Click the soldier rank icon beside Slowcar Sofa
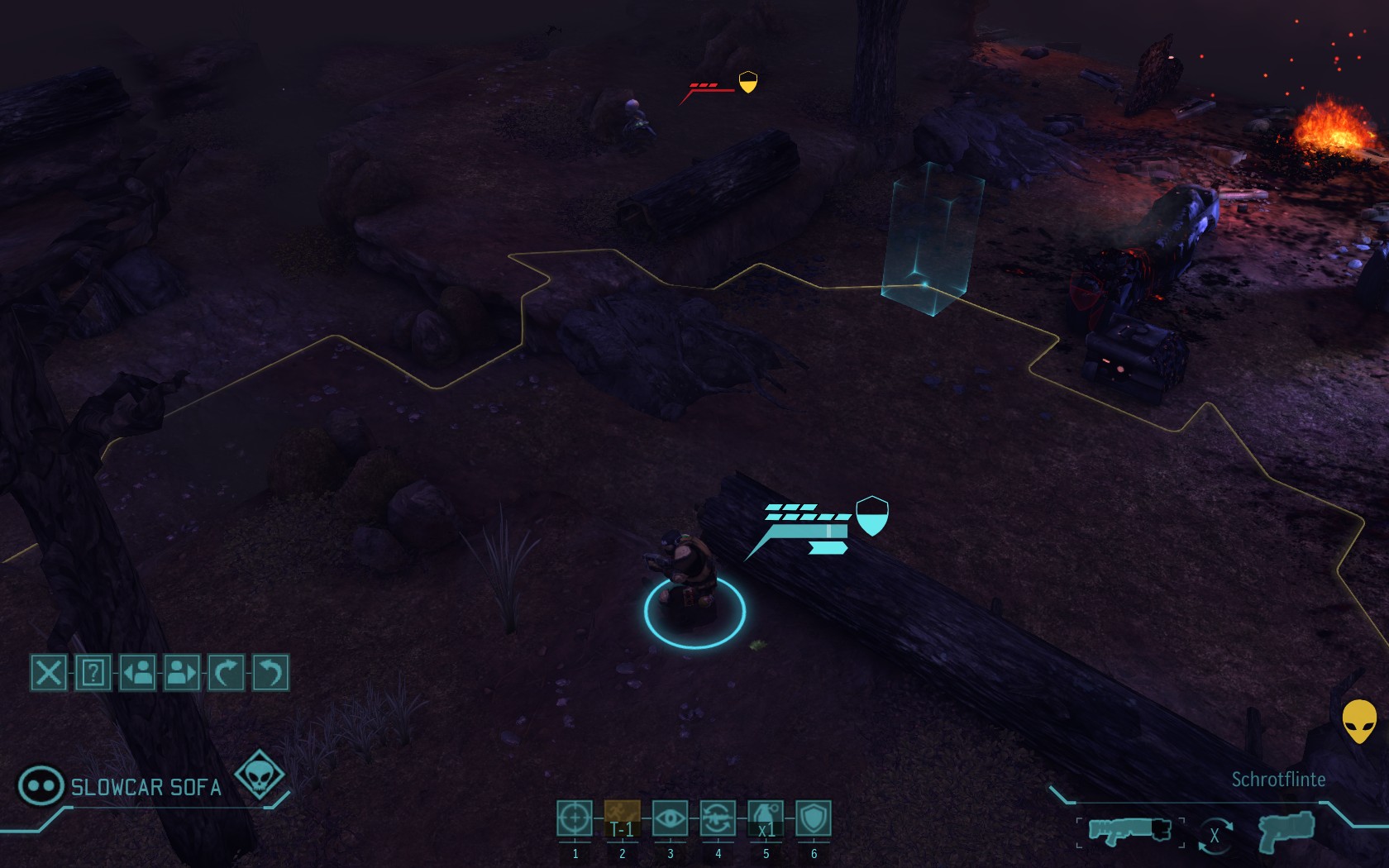The width and height of the screenshot is (1389, 868). pos(41,785)
